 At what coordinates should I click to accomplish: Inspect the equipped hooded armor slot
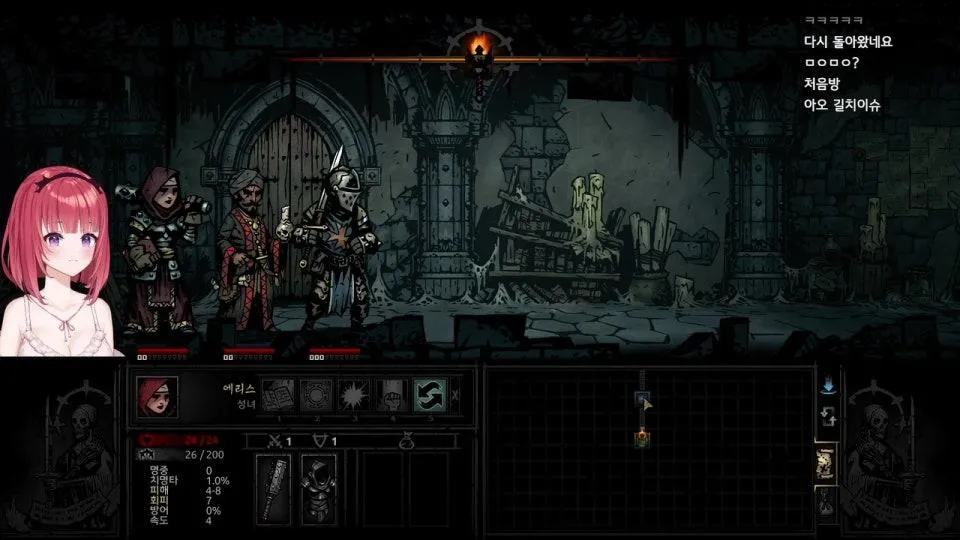click(319, 488)
